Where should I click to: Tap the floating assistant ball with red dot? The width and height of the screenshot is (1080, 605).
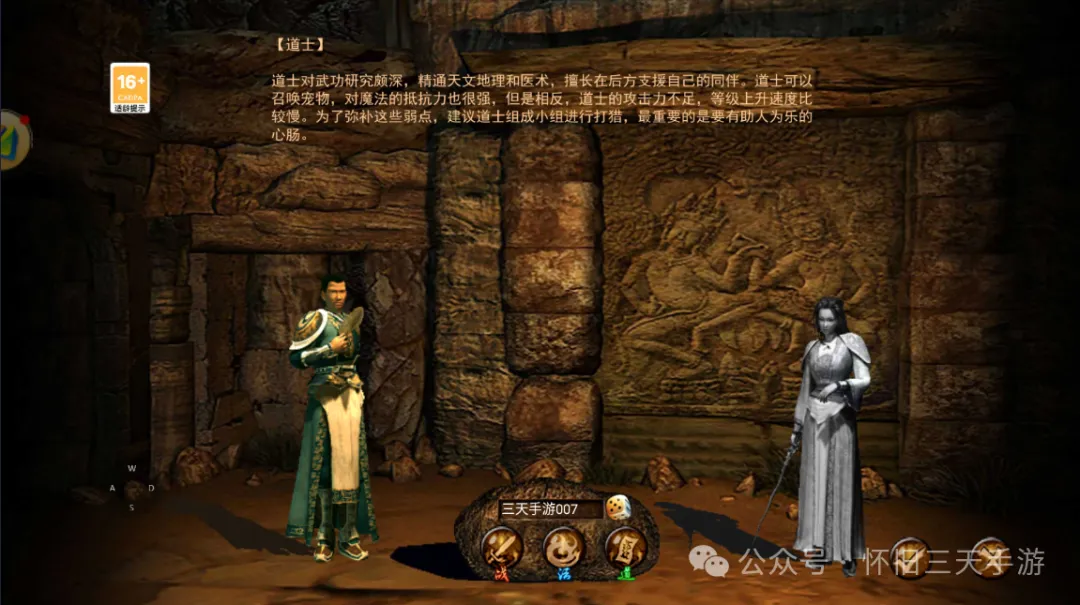(13, 140)
